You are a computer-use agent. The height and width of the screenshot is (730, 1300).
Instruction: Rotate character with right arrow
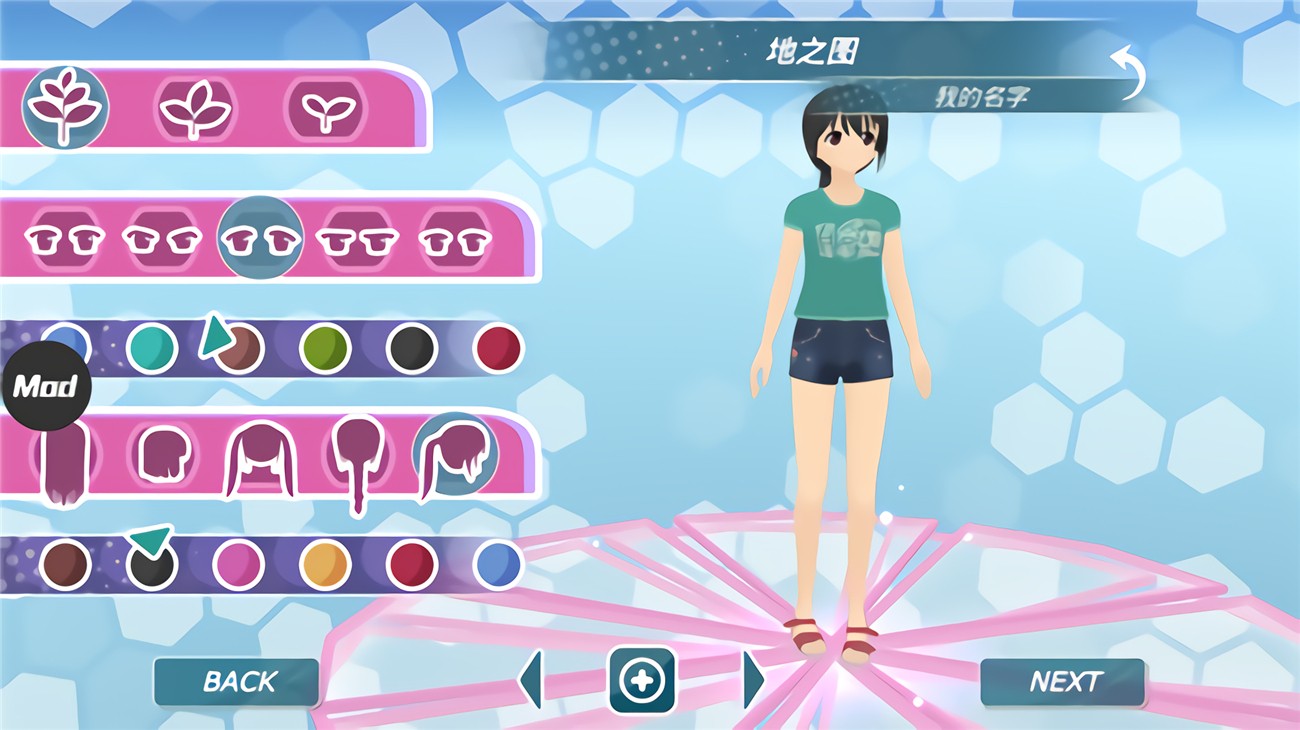[754, 681]
